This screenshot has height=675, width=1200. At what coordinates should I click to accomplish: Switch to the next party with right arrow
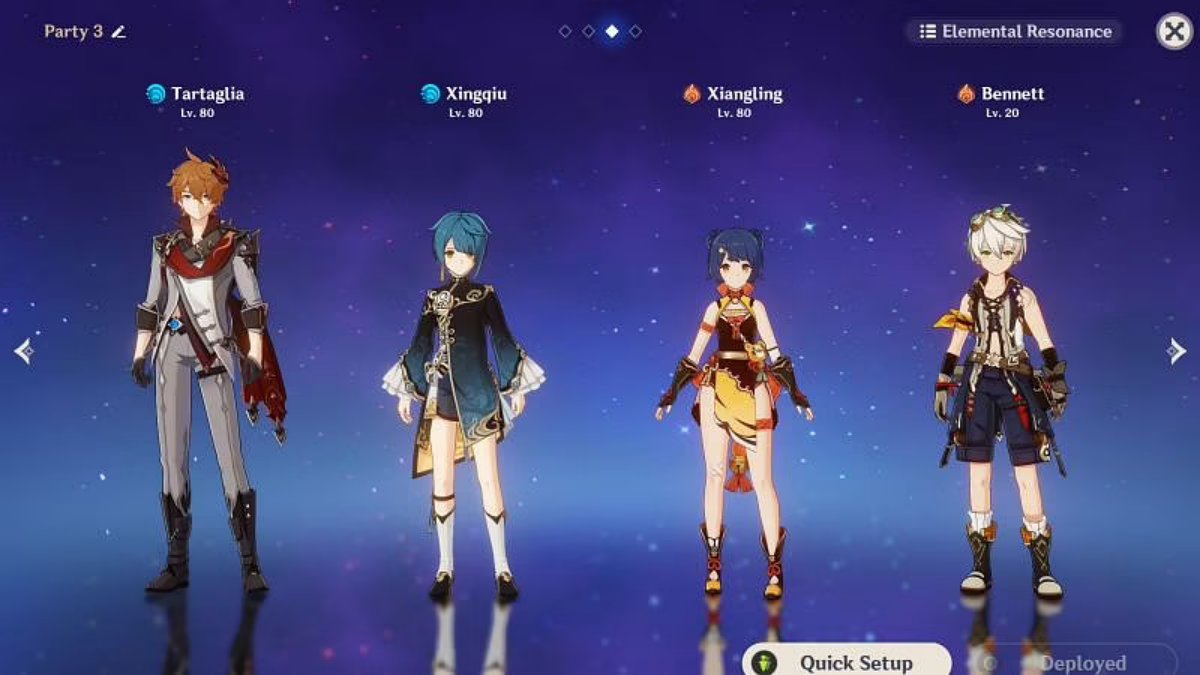1176,351
